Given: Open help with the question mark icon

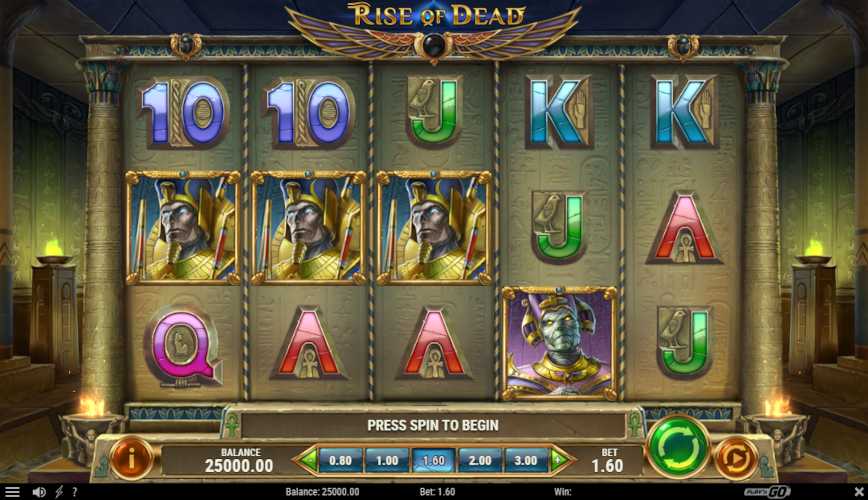Looking at the screenshot, I should click(x=73, y=492).
